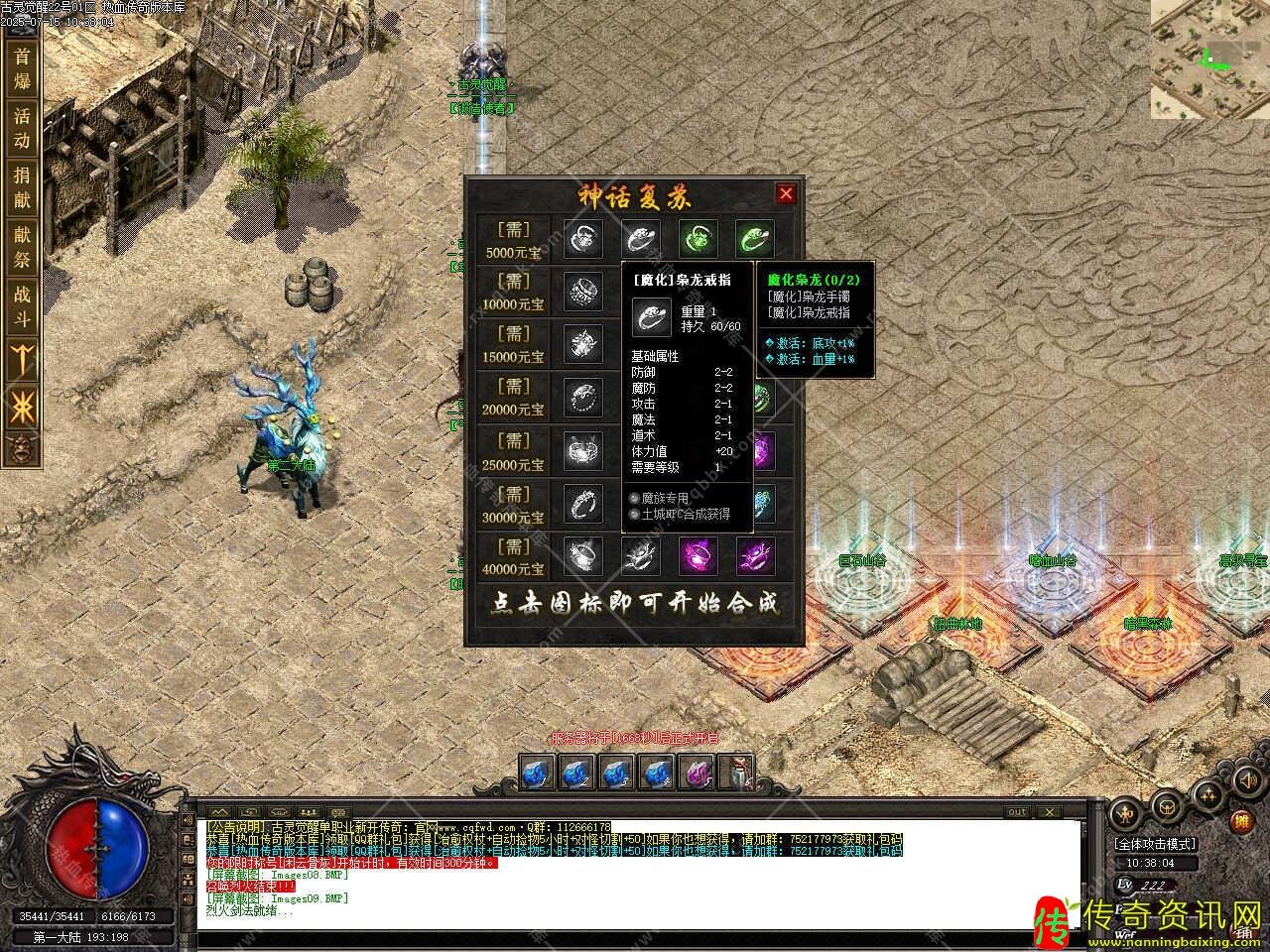Screen dimensions: 1270x952
Task: Switch the 全体攻击模式 attack mode label
Action: tap(1155, 844)
